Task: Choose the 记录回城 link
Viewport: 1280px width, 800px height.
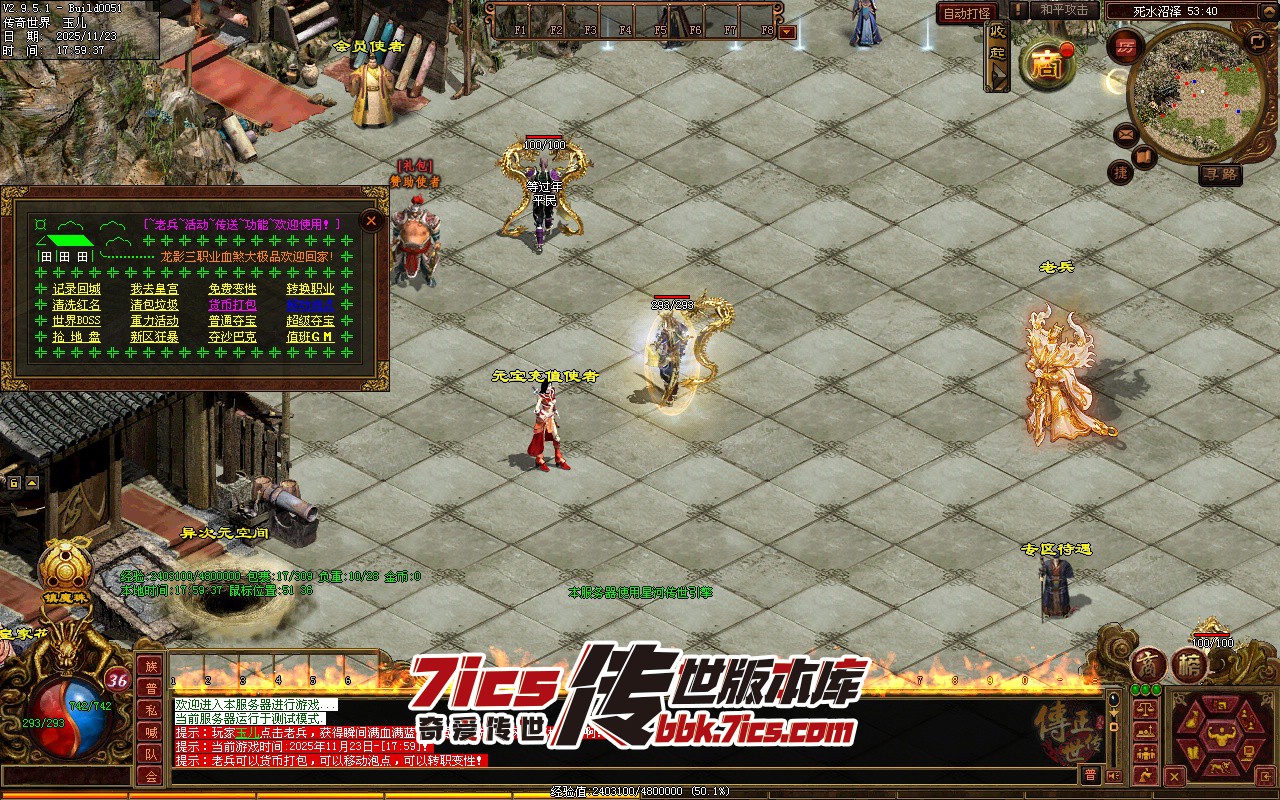Action: [76, 289]
